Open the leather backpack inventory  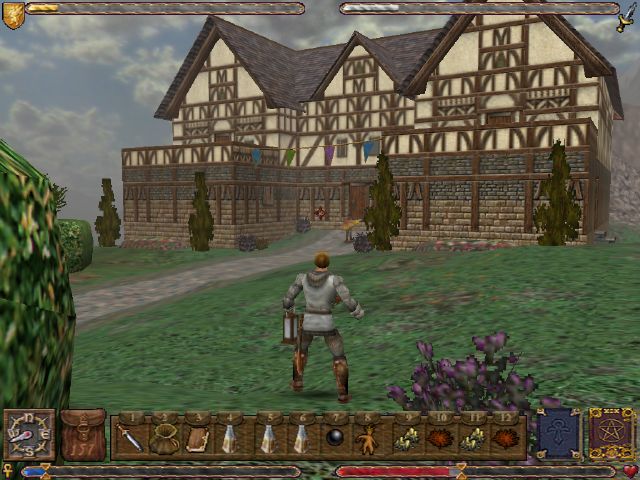83,436
